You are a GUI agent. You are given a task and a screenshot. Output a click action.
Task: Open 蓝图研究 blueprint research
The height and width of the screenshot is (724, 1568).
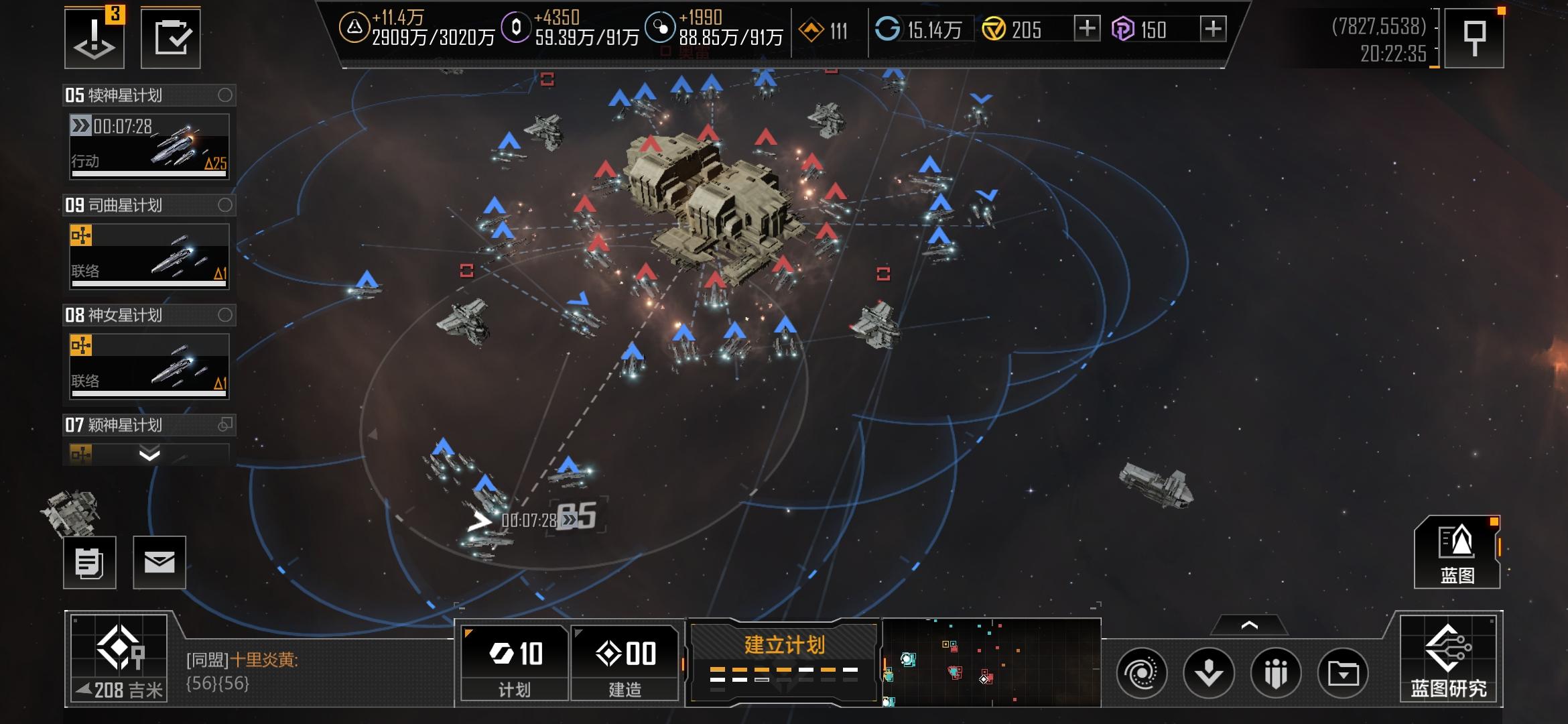coord(1448,660)
